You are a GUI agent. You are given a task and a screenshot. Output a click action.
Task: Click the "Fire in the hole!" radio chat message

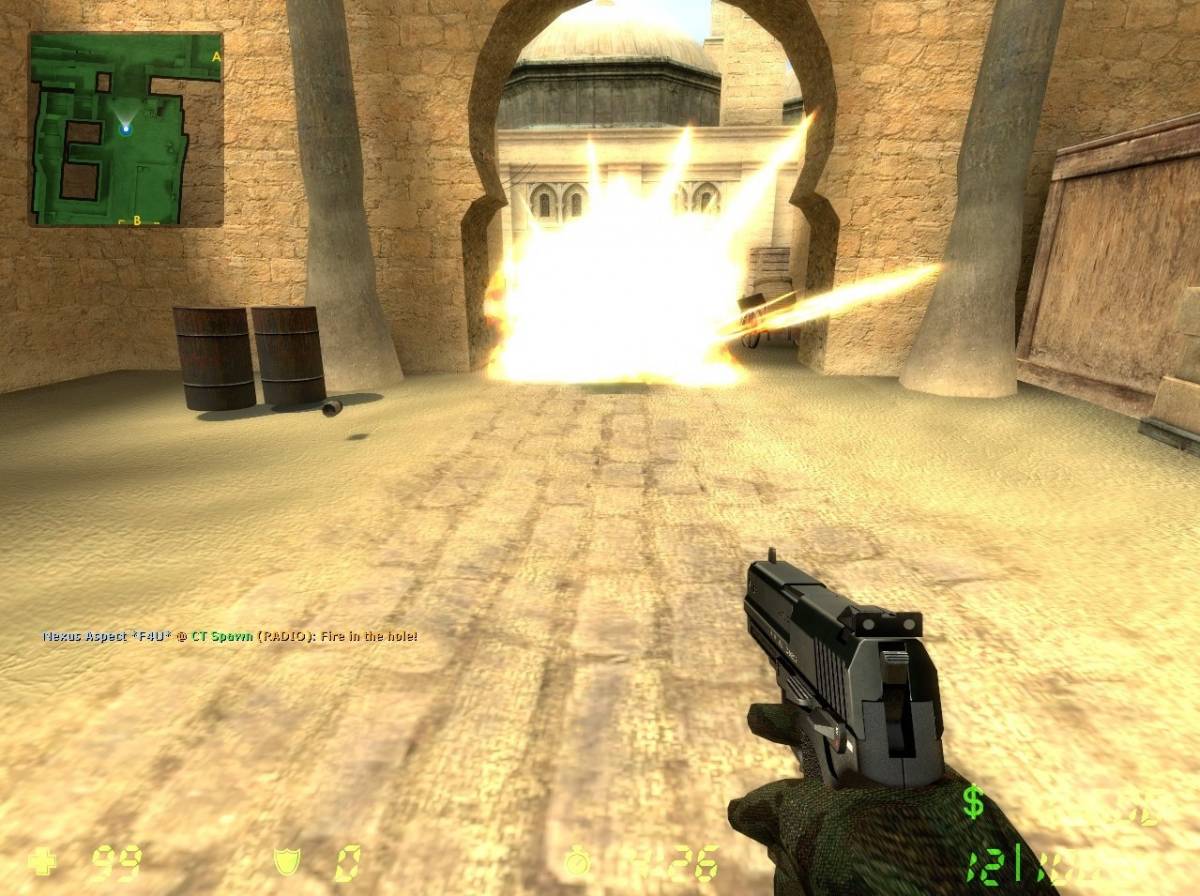(x=230, y=636)
